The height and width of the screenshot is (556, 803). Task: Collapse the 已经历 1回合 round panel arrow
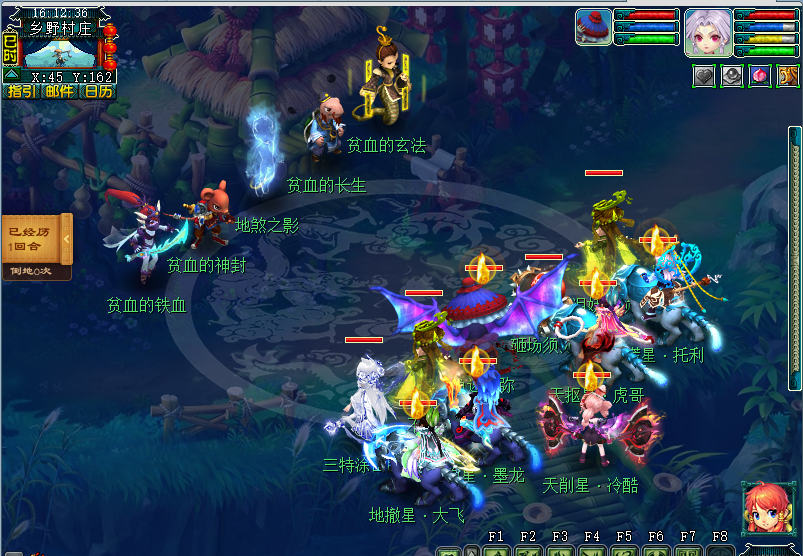[67, 239]
